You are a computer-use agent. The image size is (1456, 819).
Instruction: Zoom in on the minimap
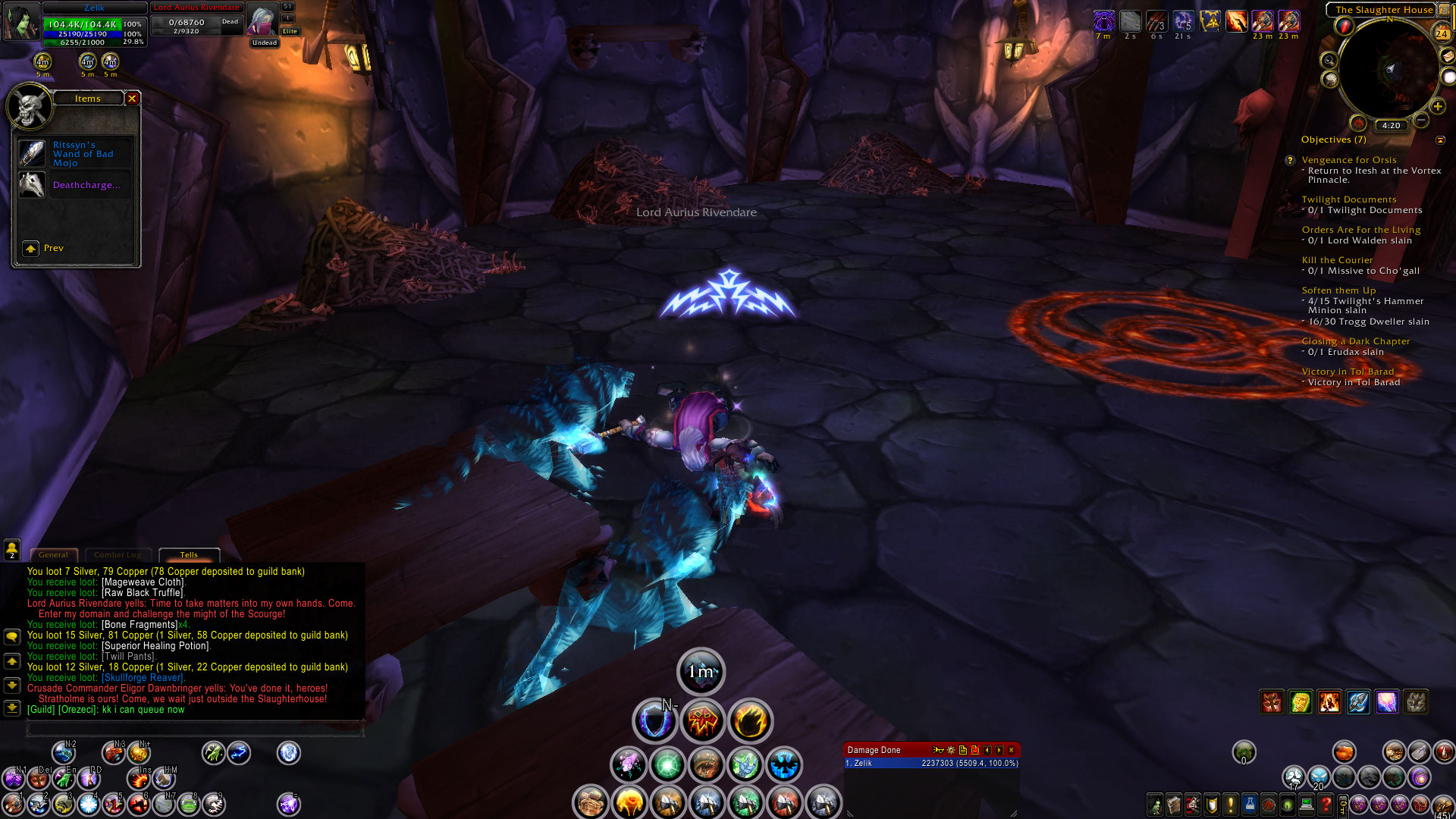tap(1437, 107)
